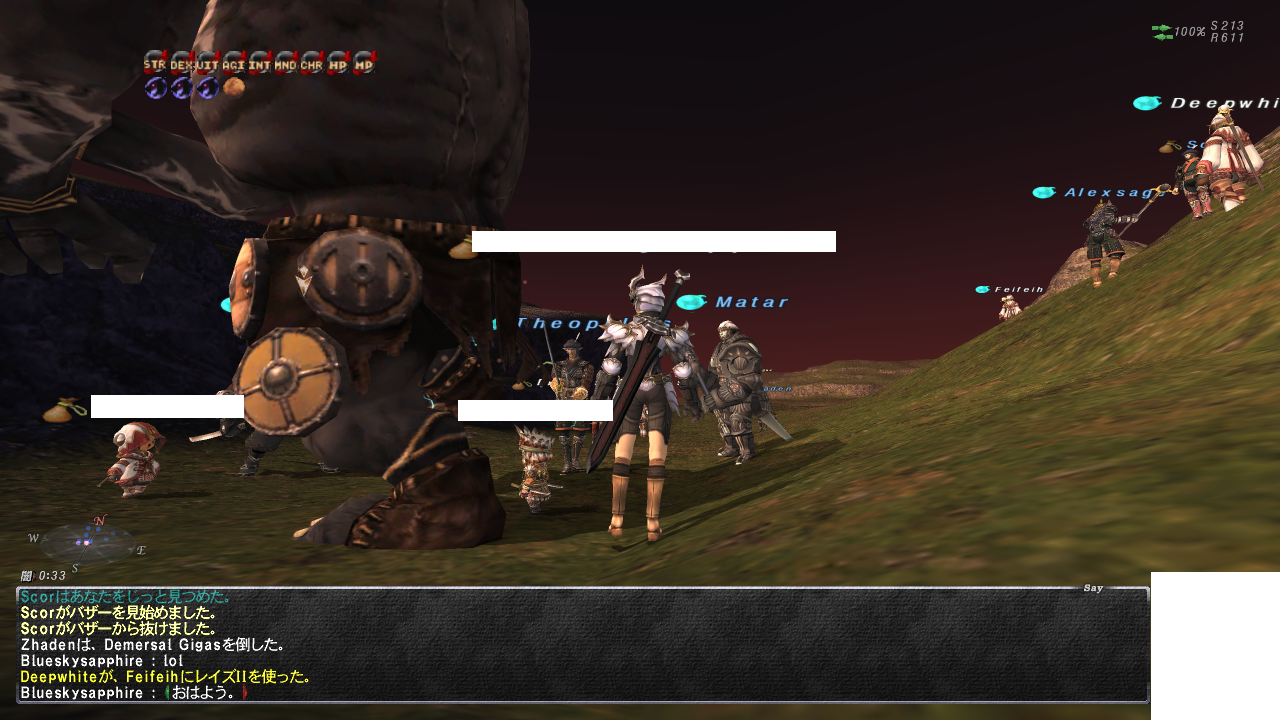This screenshot has width=1280, height=720.
Task: Select the STR status effect icon
Action: click(154, 64)
